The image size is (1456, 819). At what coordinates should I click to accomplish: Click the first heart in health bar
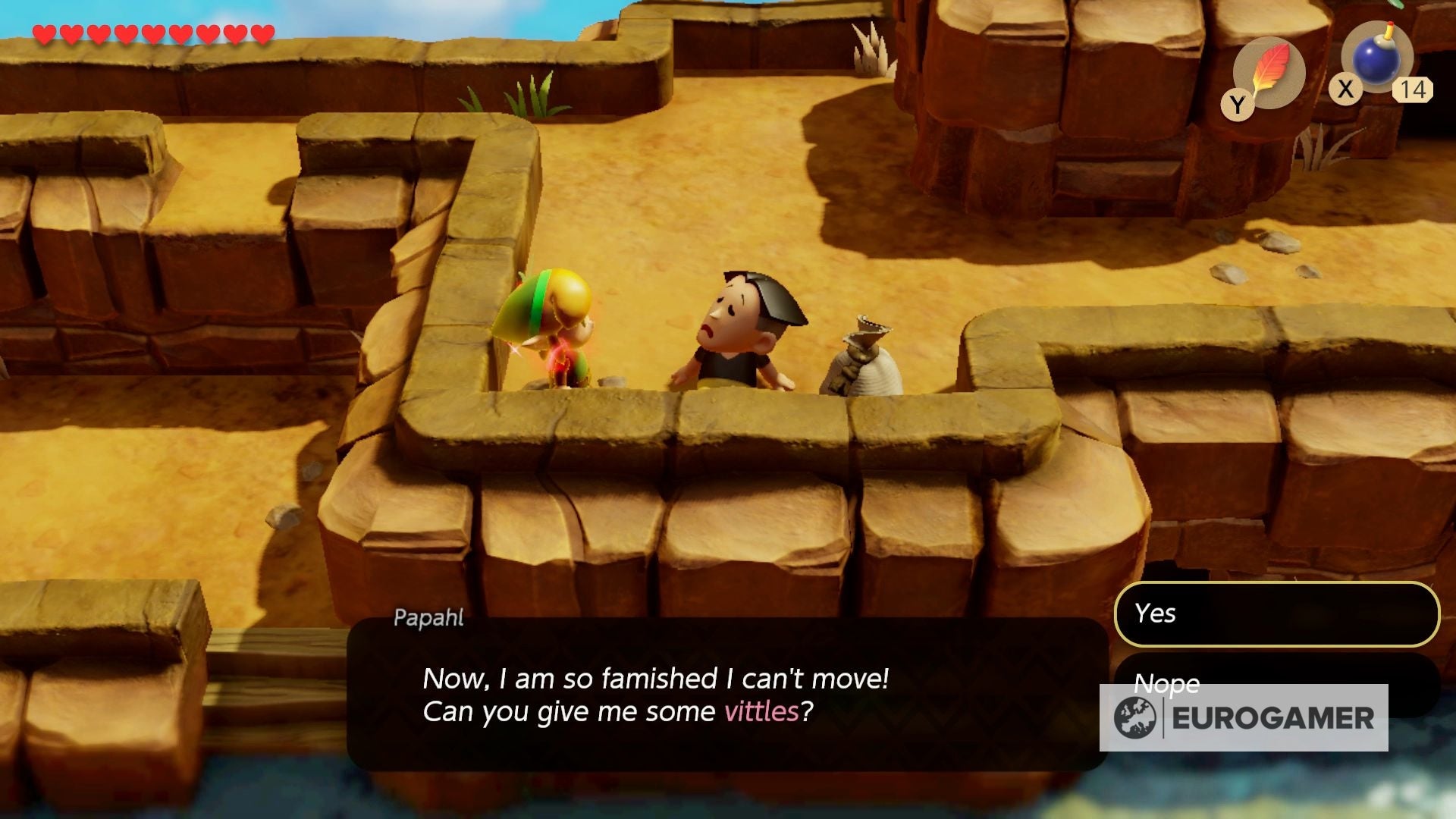[45, 34]
